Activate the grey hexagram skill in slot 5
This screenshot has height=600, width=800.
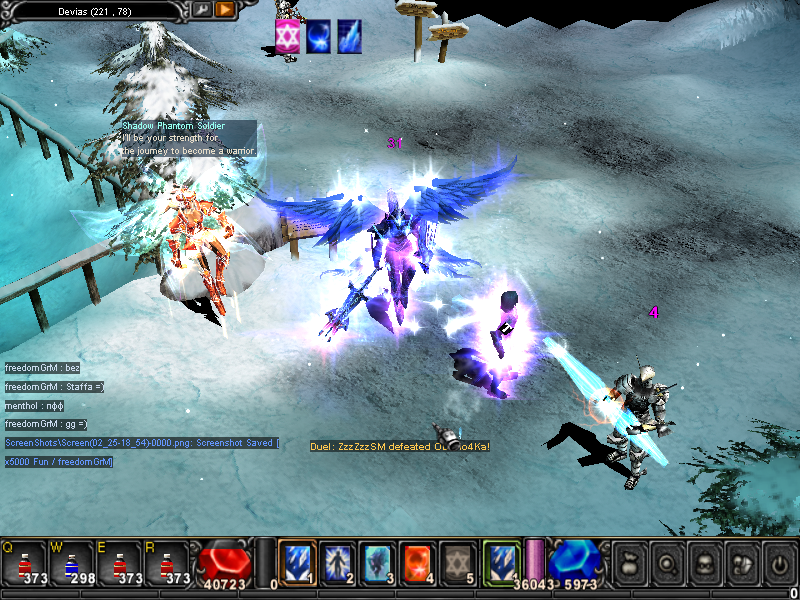tap(458, 562)
